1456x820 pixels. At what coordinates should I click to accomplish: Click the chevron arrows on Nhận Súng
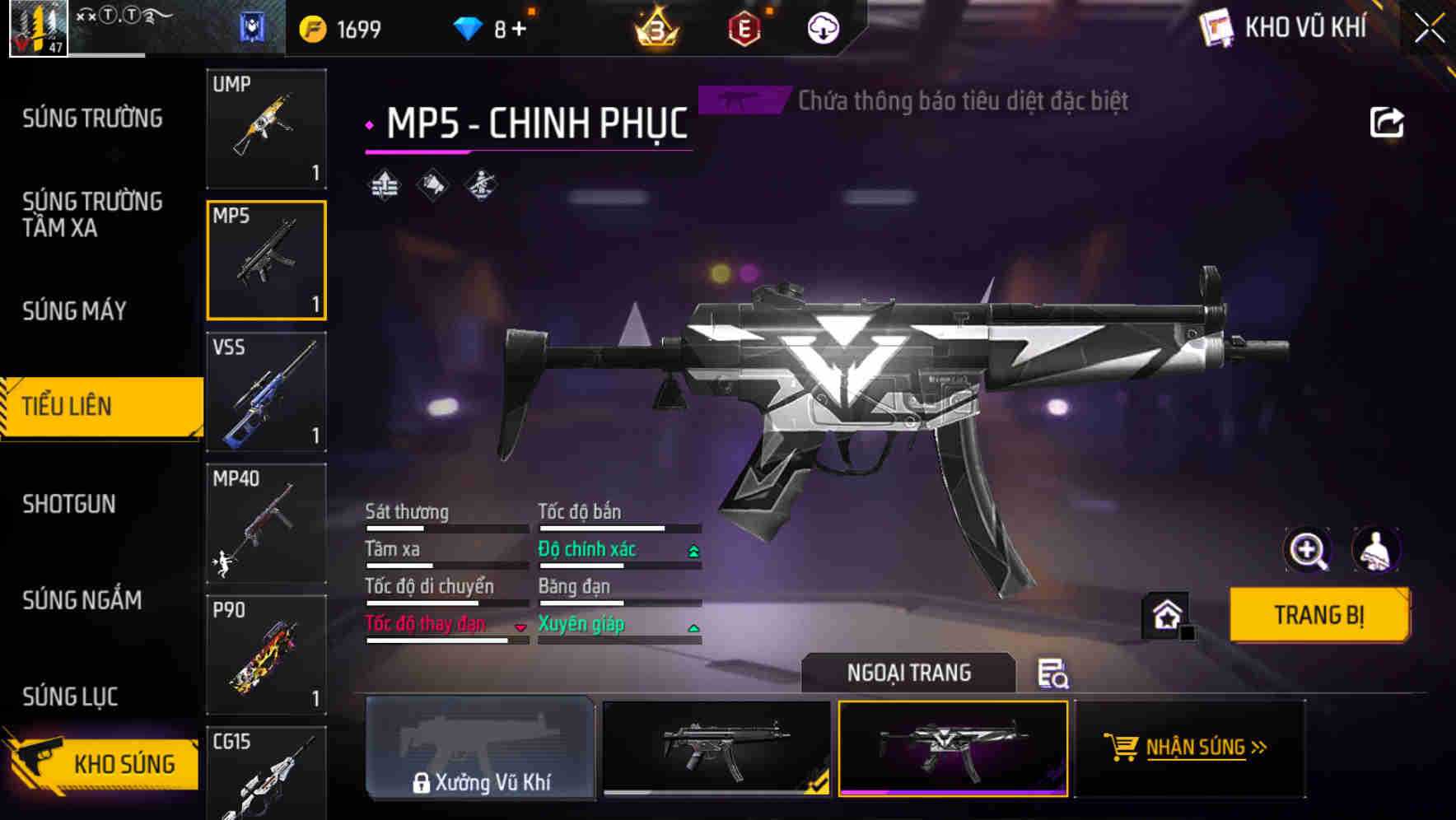[1259, 748]
